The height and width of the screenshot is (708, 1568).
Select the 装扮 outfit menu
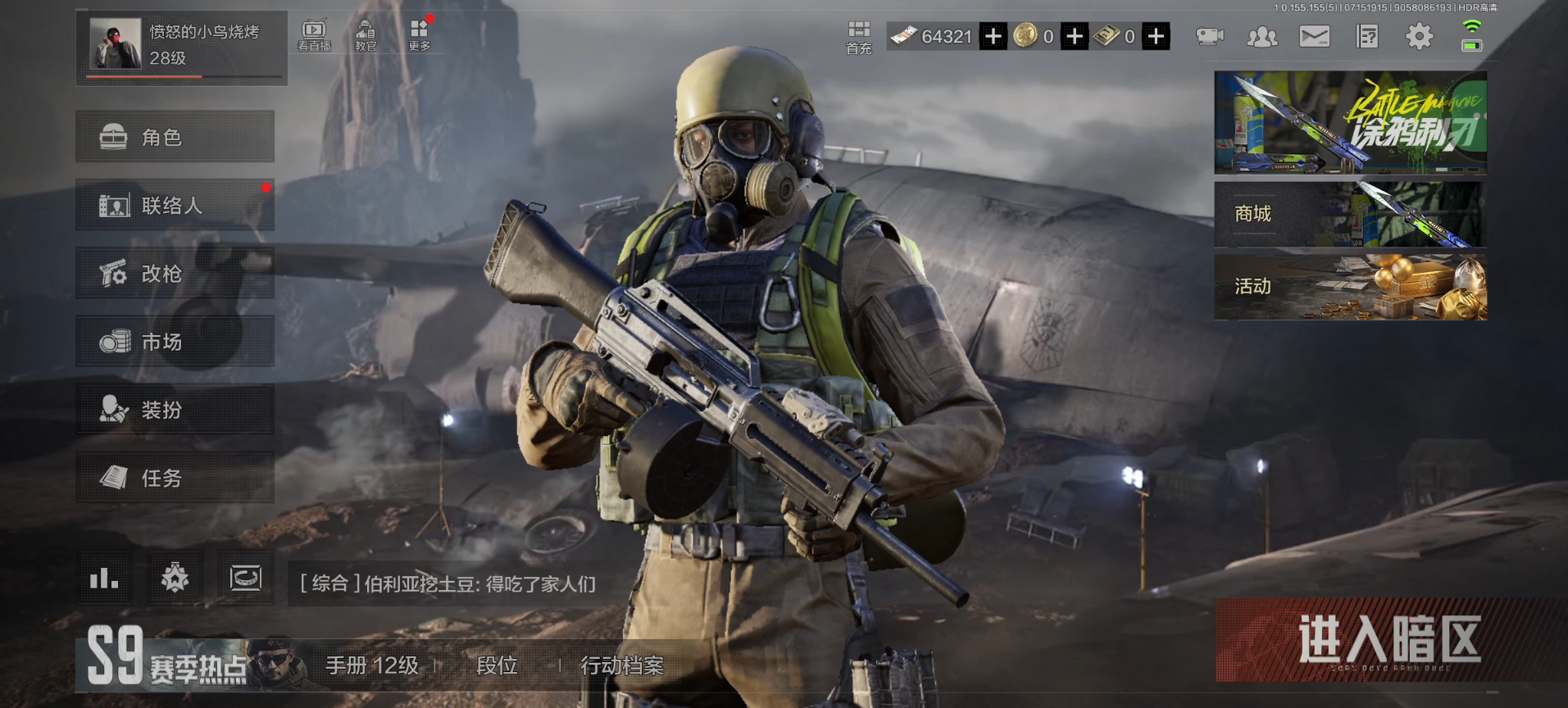(175, 410)
